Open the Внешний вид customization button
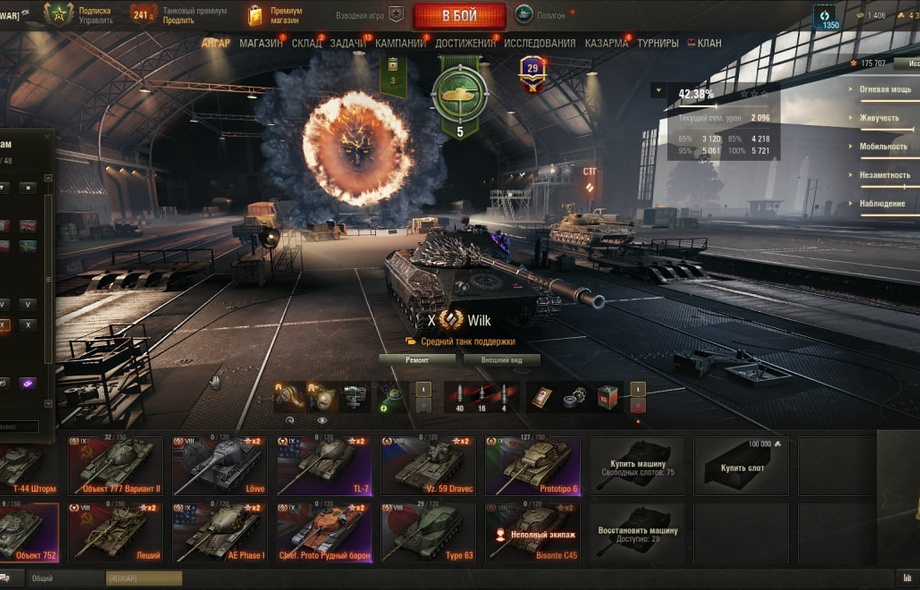The image size is (920, 590). click(x=501, y=360)
